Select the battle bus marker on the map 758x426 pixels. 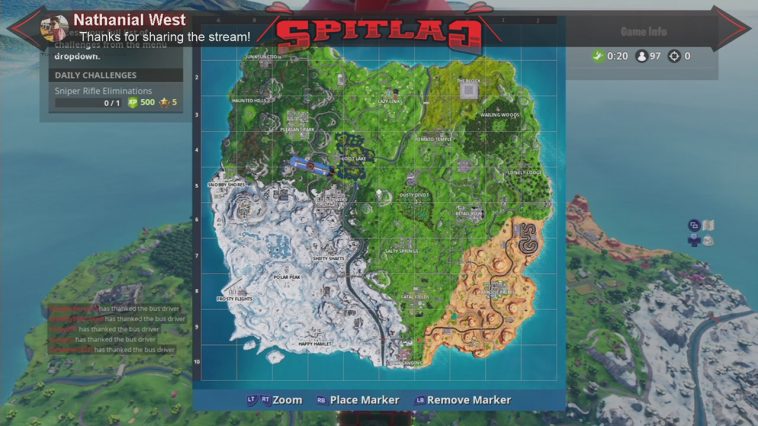pos(314,164)
